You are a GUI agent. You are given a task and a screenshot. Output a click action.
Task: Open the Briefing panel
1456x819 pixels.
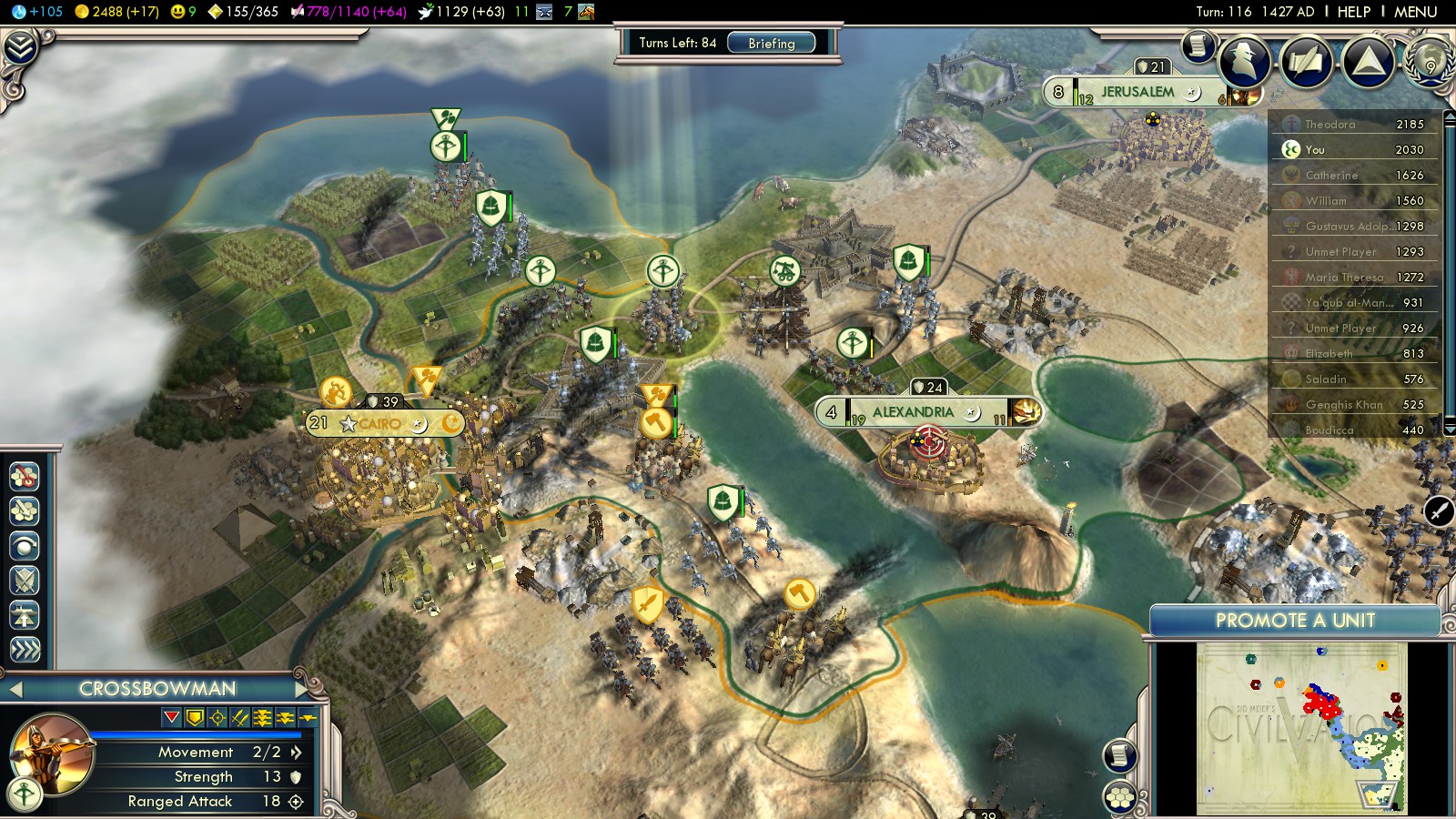[771, 43]
